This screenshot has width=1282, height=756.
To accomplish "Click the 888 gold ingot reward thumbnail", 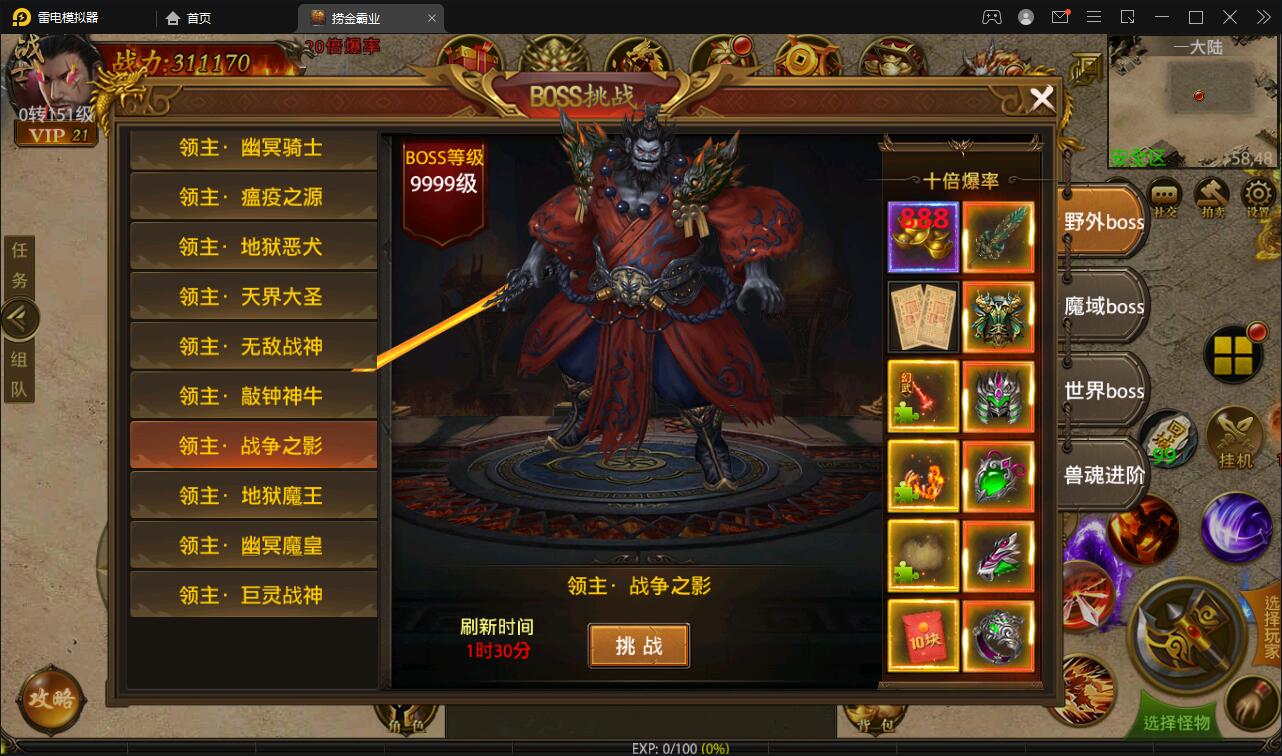I will pos(922,237).
